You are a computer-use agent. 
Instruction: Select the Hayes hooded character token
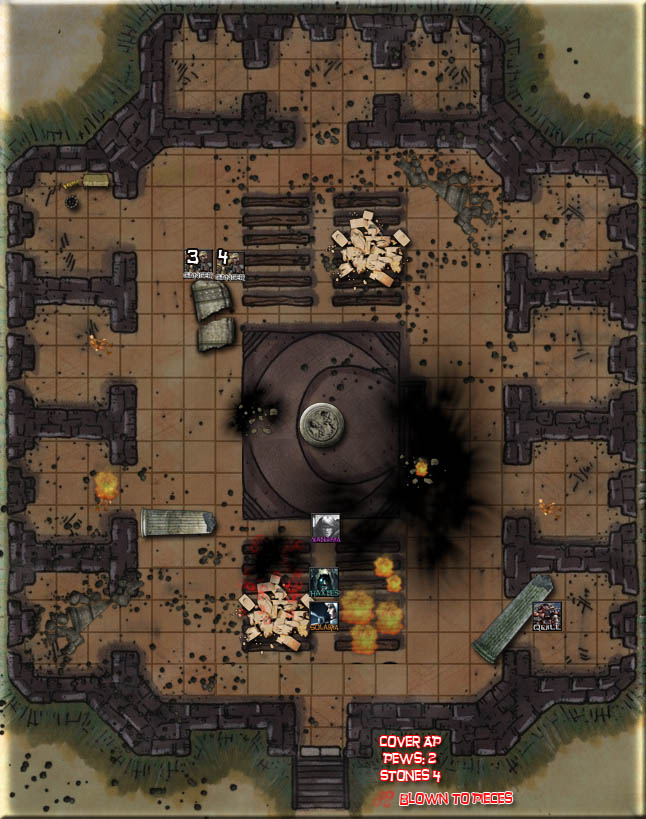pos(324,582)
